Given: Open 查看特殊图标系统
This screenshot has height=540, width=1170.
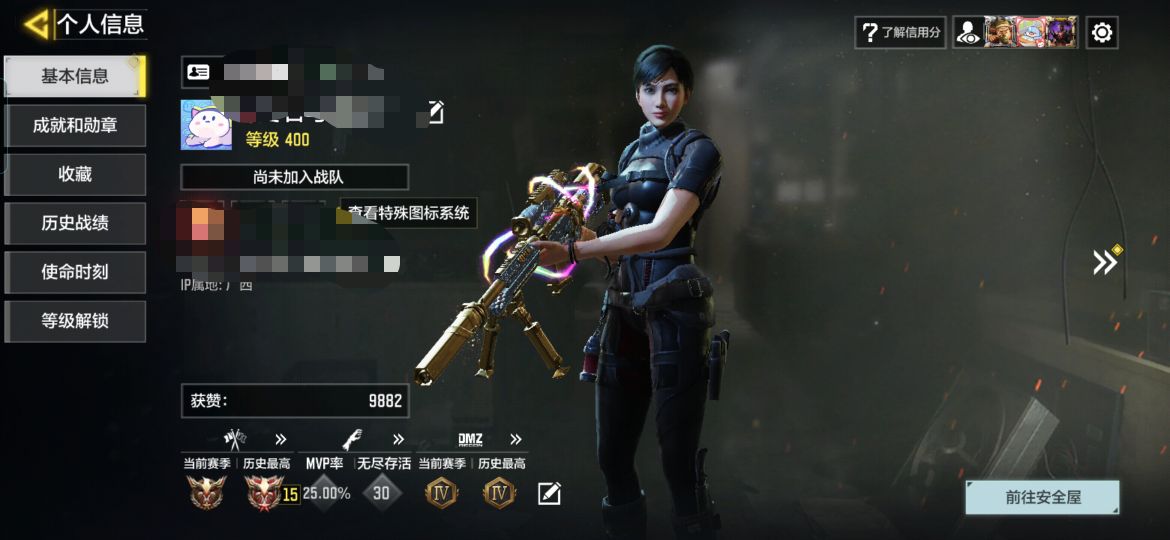Looking at the screenshot, I should (408, 213).
